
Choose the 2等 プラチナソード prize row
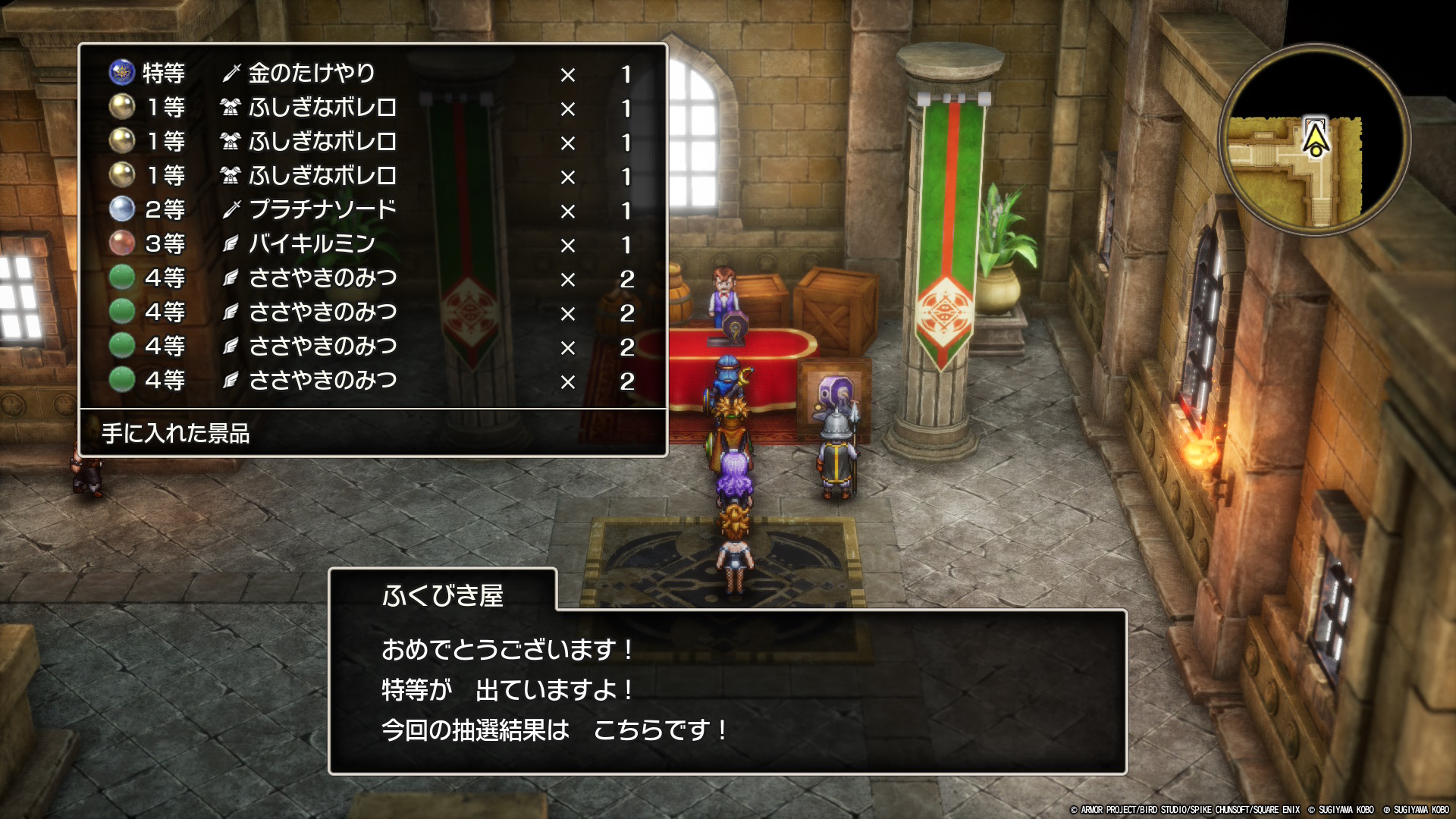click(372, 210)
